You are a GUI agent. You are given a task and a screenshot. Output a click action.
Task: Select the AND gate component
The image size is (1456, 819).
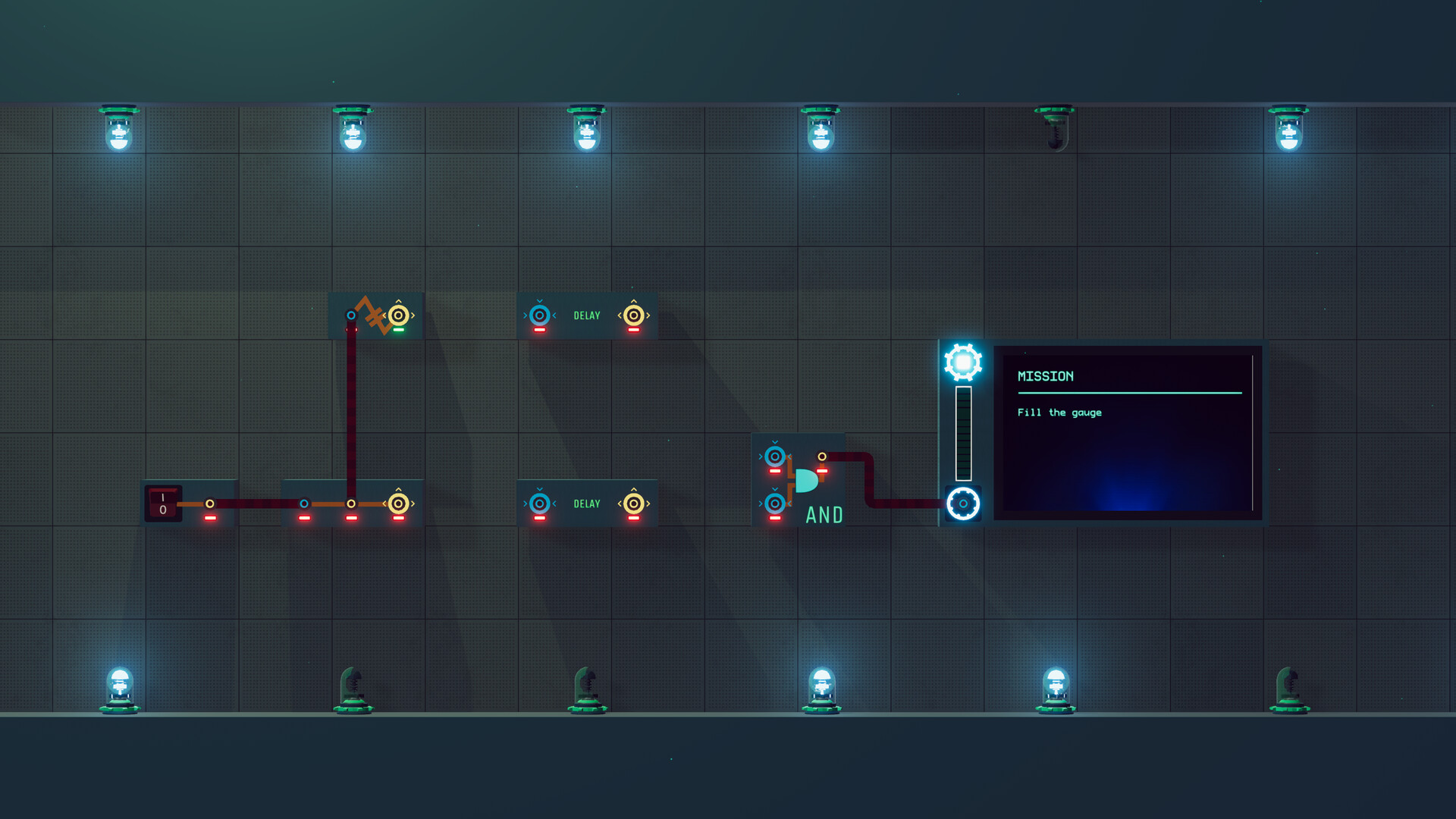[x=805, y=481]
